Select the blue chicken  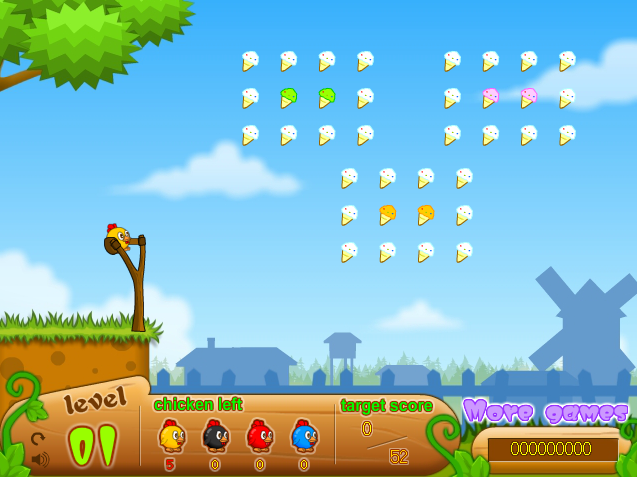point(303,436)
